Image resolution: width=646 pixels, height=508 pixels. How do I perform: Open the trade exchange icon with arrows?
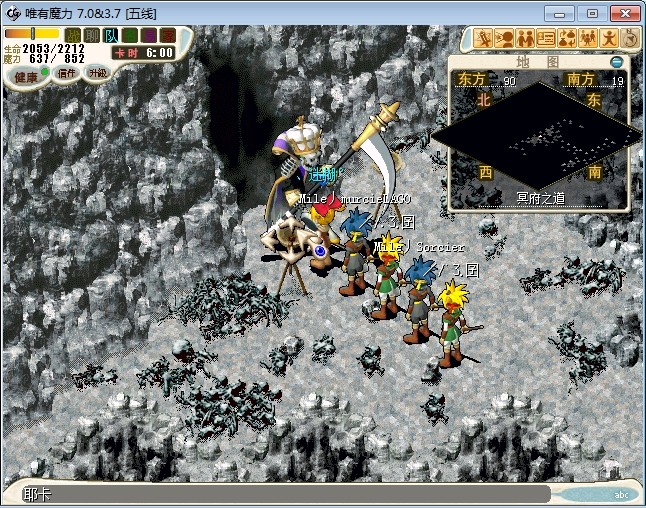[x=567, y=39]
